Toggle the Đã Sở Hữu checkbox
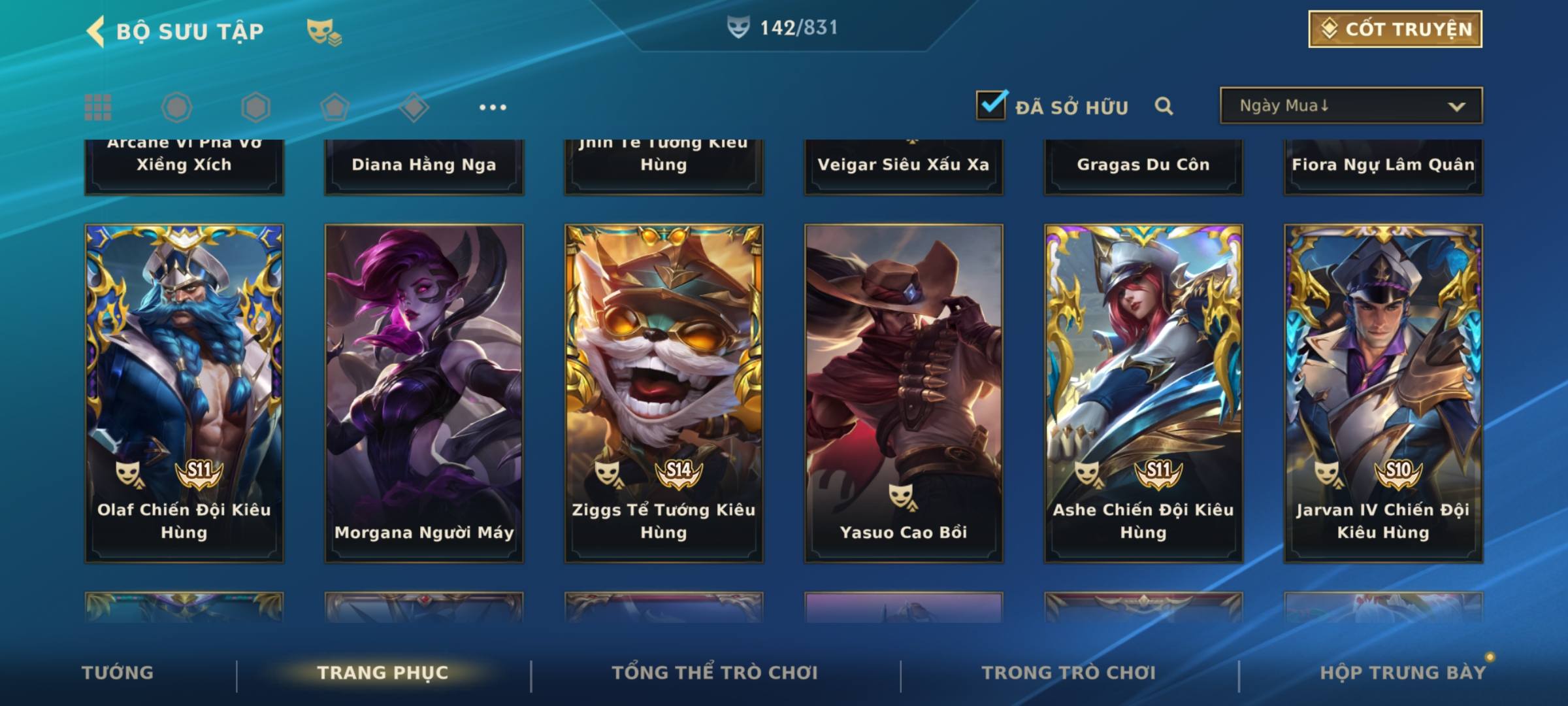 tap(990, 105)
